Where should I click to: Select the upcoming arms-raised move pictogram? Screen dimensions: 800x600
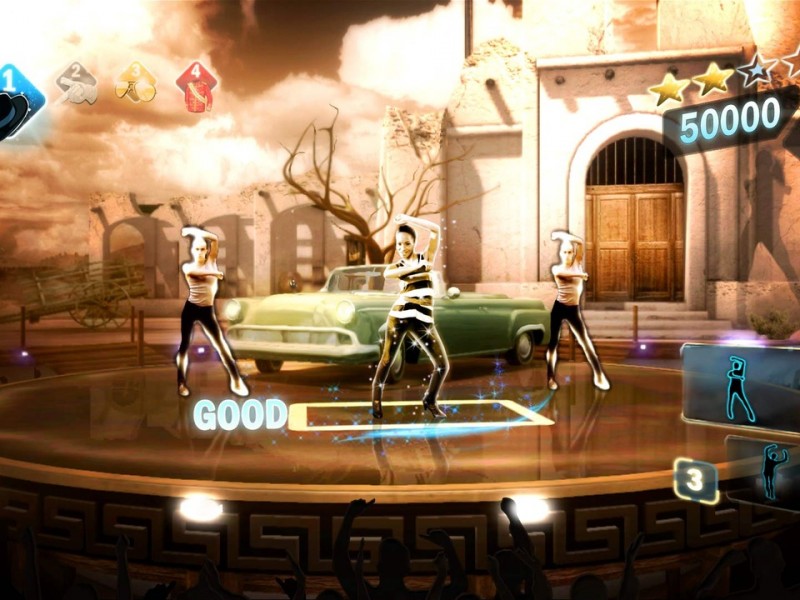click(x=770, y=470)
